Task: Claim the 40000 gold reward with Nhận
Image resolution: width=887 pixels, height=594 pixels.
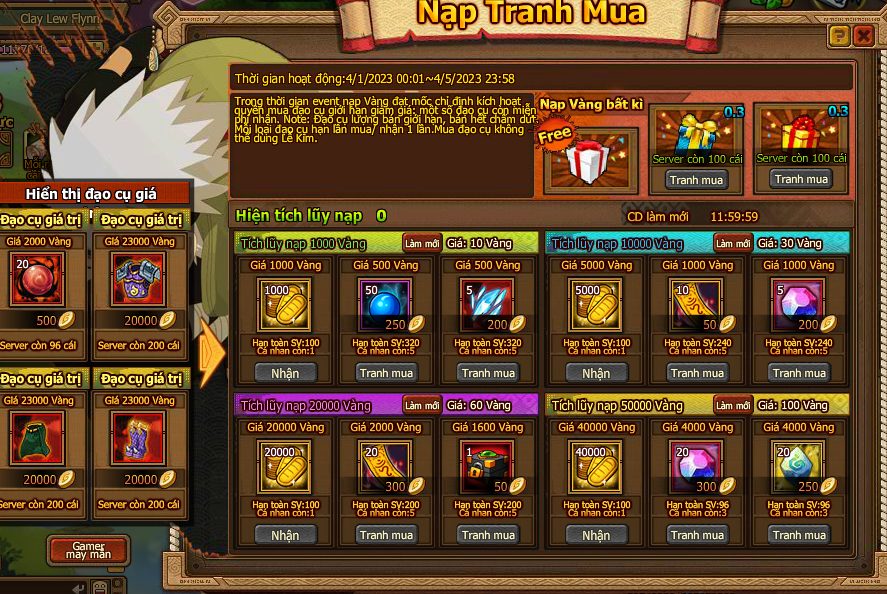Action: point(596,535)
